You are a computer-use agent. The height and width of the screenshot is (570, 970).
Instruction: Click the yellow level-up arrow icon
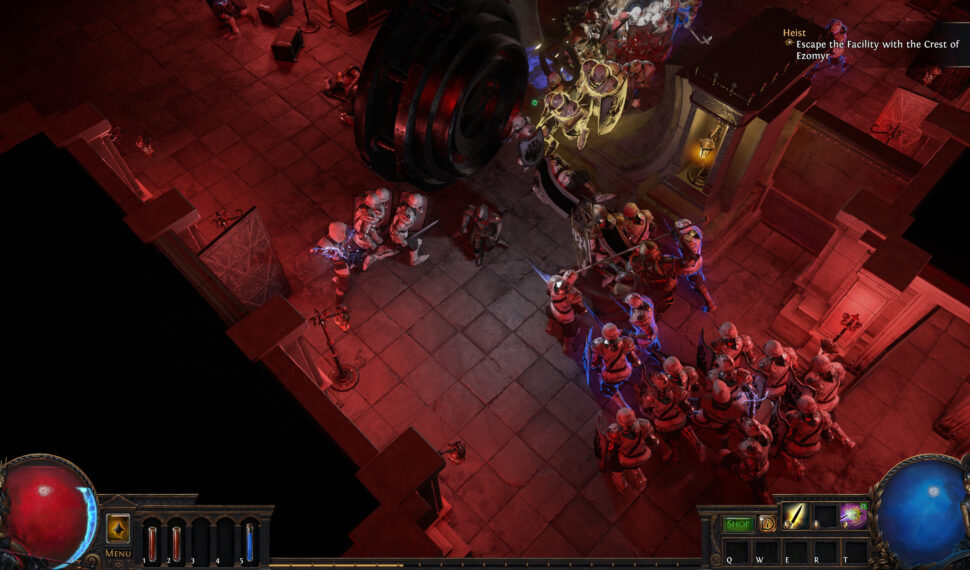118,527
